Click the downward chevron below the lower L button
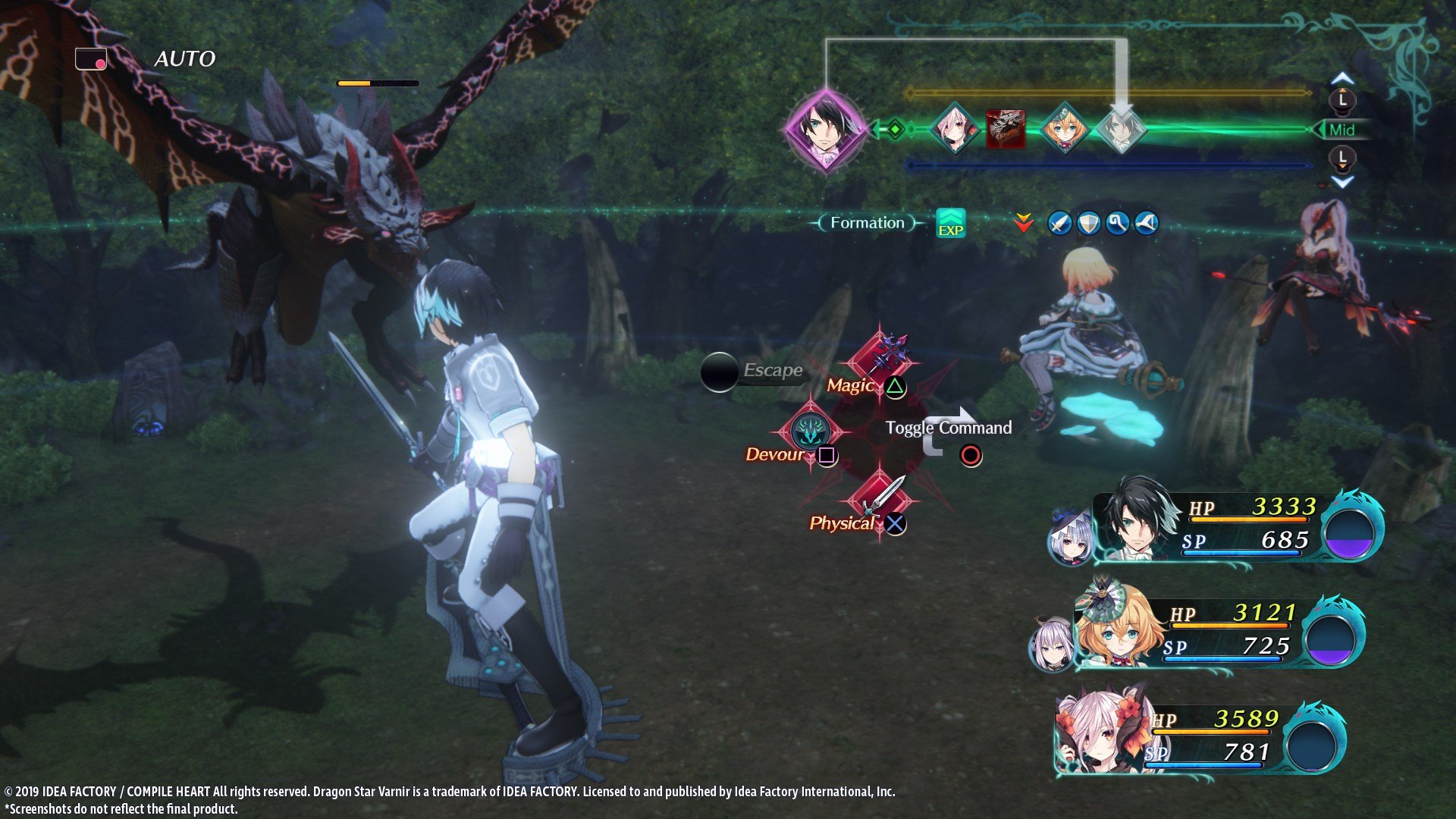 (1343, 180)
